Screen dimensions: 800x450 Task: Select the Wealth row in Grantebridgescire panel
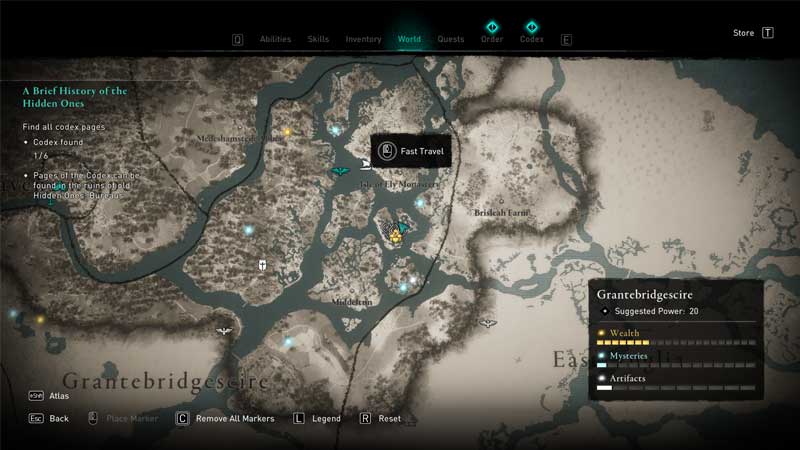click(677, 336)
